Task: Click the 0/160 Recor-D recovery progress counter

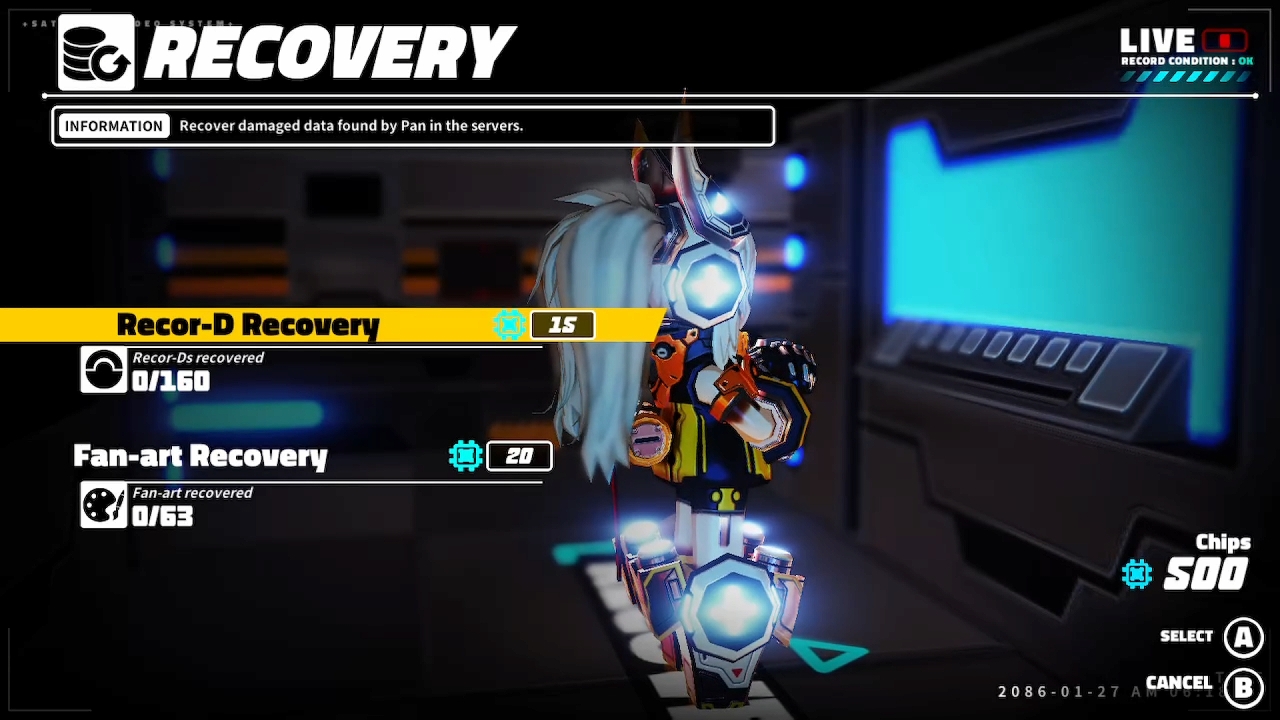Action: coord(168,381)
